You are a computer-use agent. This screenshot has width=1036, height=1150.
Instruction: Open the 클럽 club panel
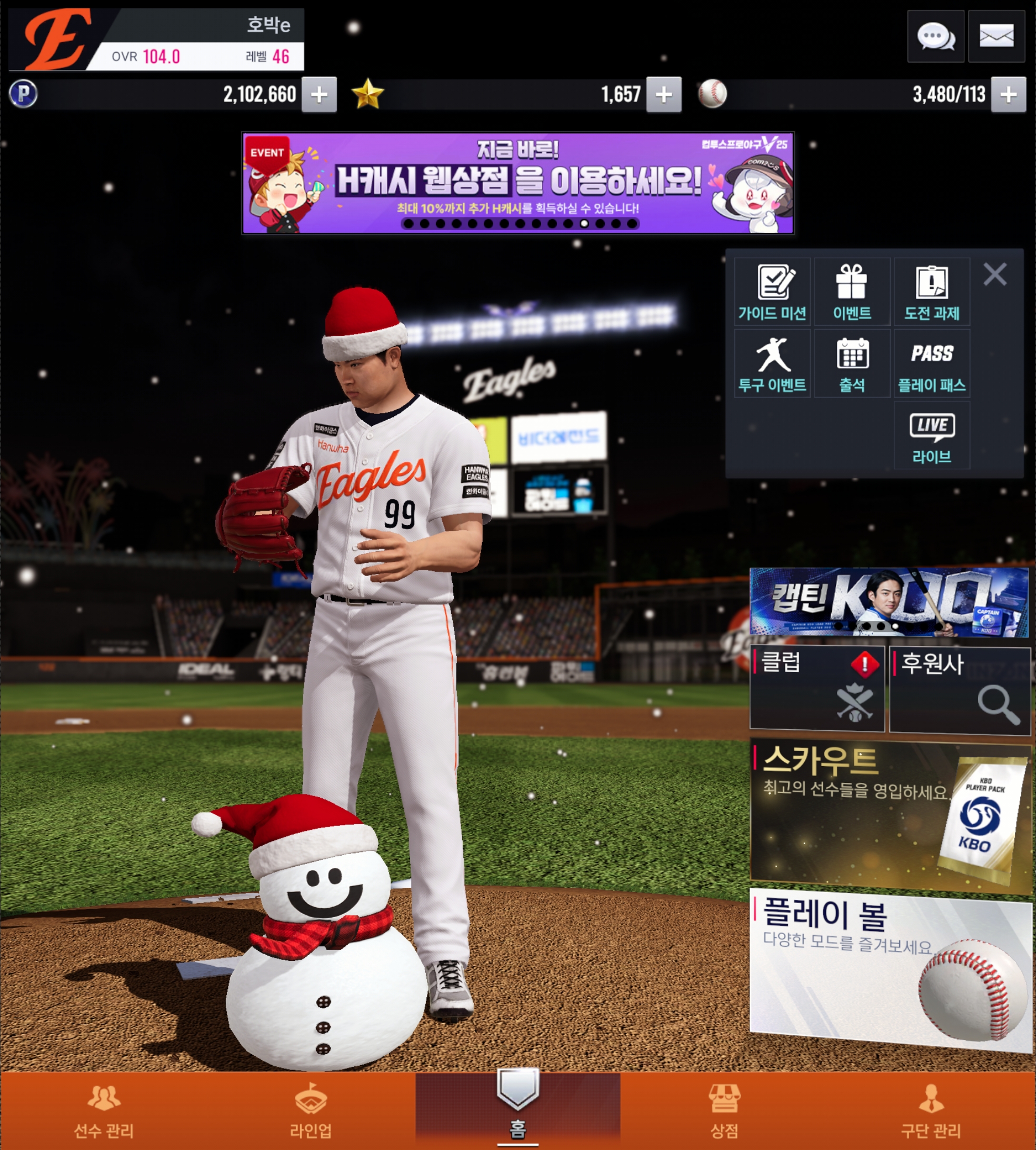[817, 689]
